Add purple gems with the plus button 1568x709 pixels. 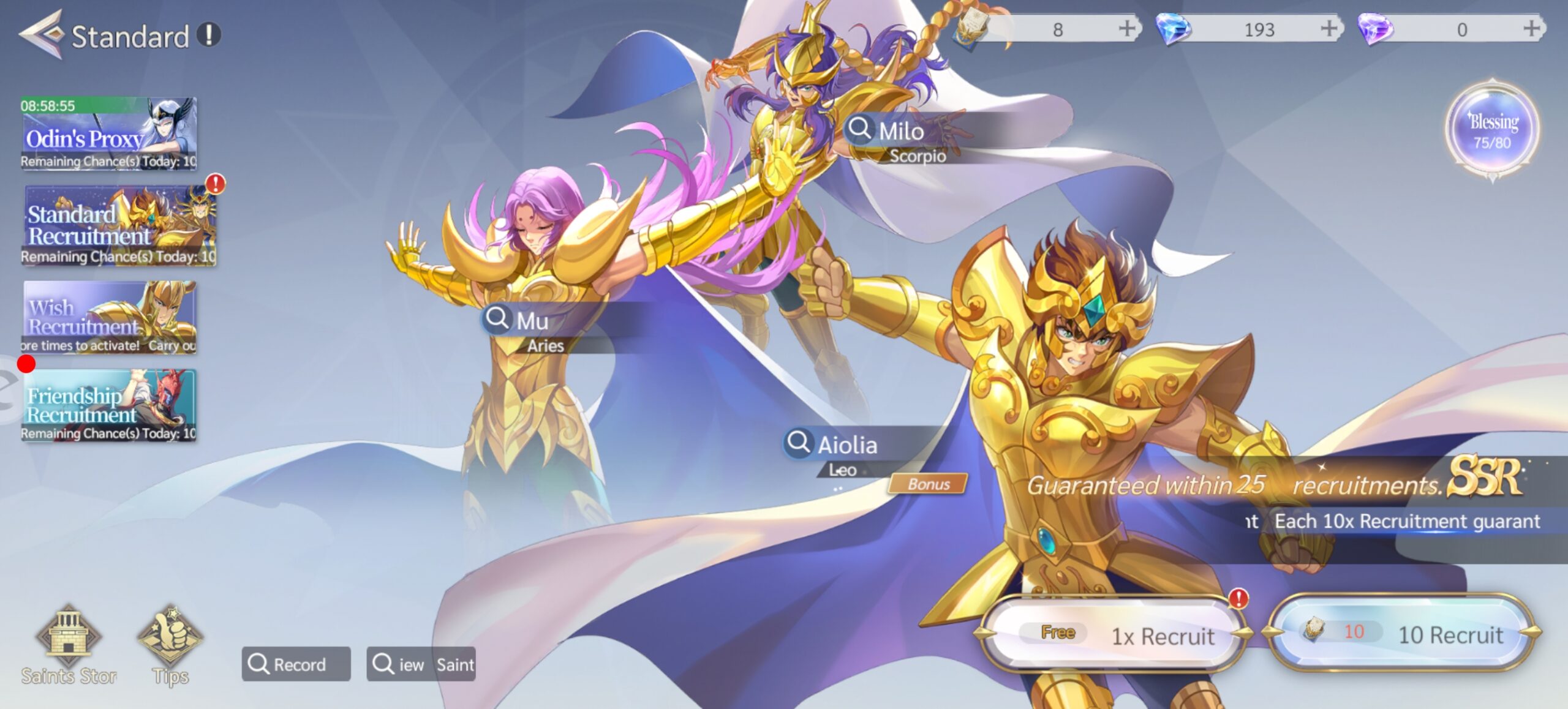[x=1531, y=29]
